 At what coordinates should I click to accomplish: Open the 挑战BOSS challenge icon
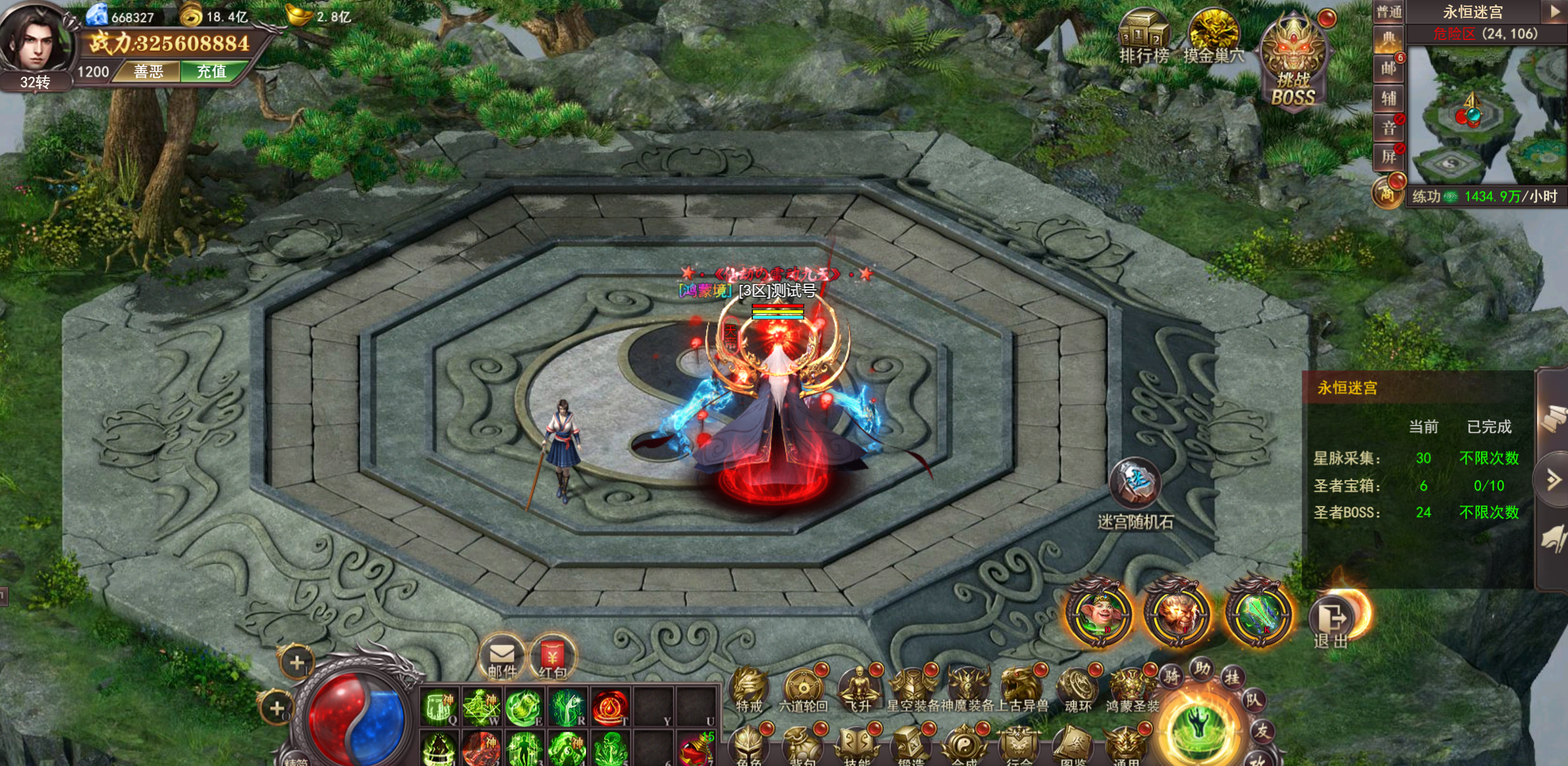click(1293, 63)
